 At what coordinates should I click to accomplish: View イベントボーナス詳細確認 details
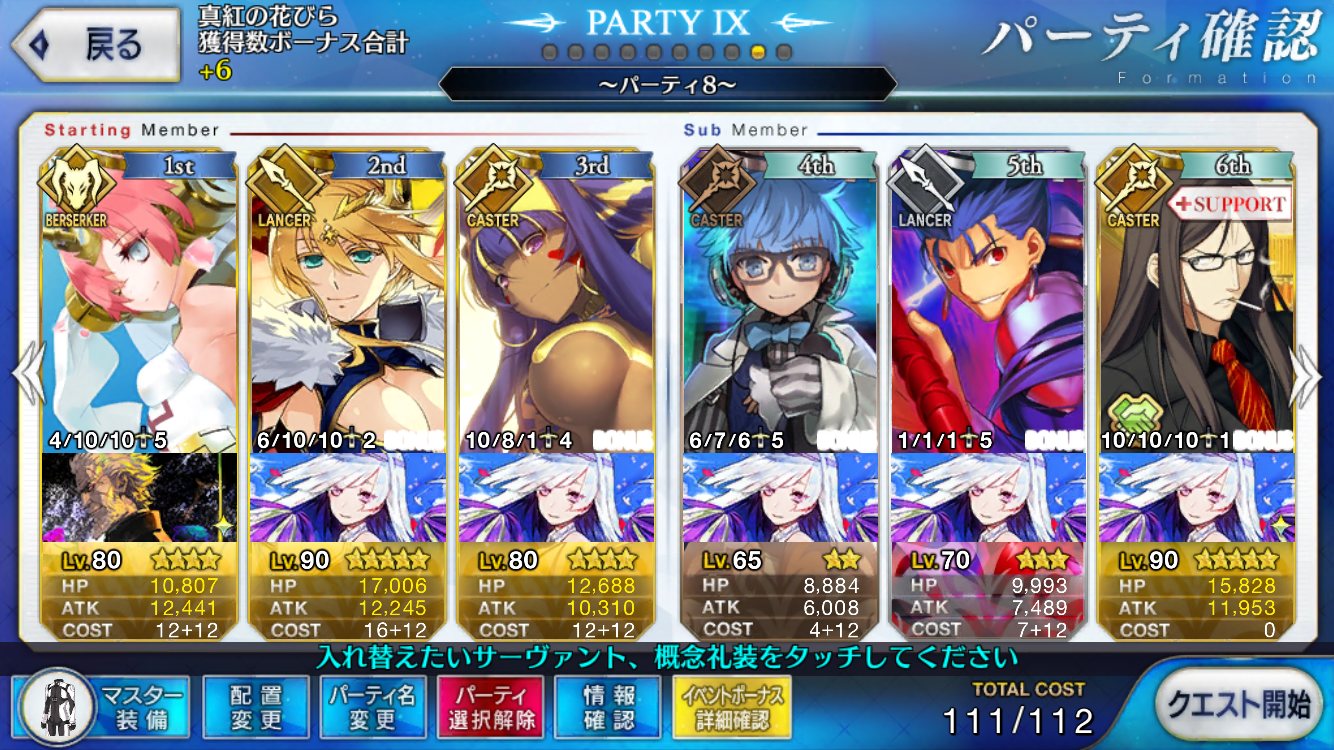tap(733, 708)
